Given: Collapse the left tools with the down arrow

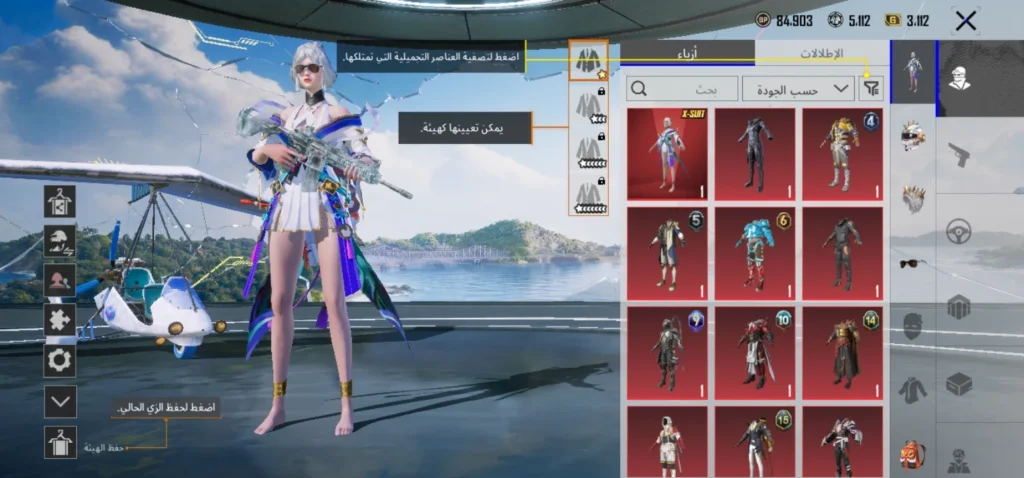Looking at the screenshot, I should 60,402.
